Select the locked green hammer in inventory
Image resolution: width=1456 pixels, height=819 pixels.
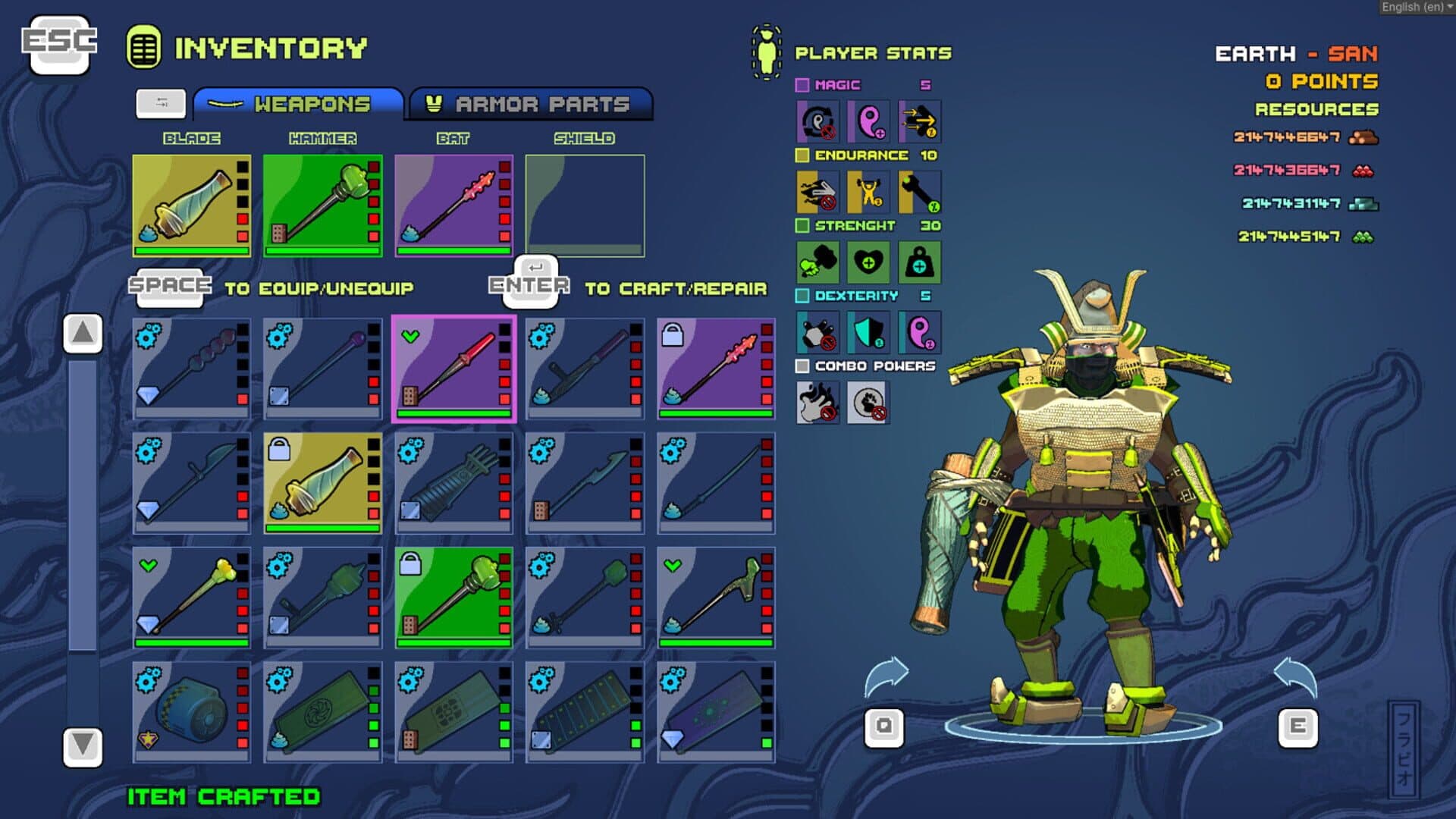coord(453,598)
